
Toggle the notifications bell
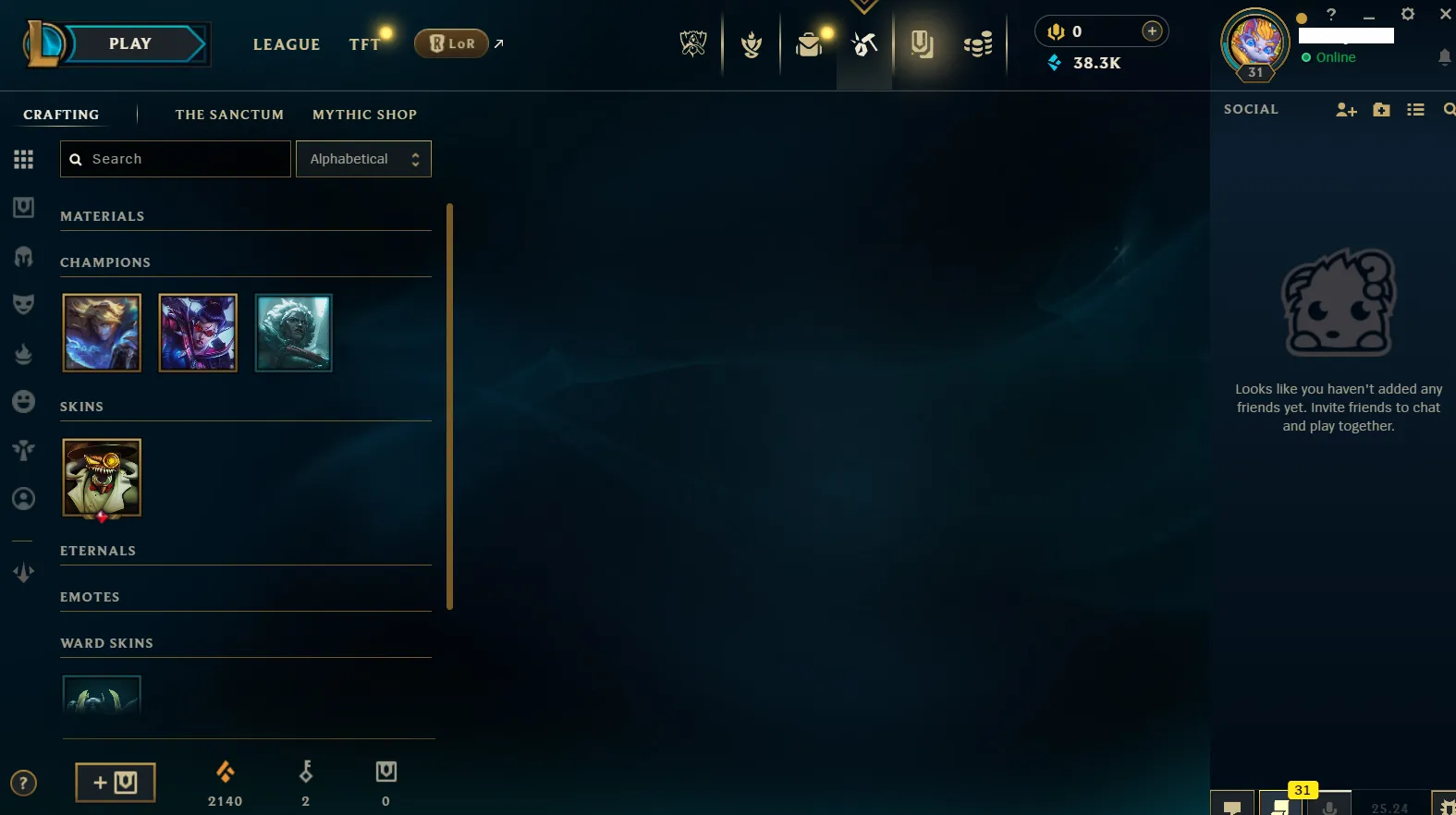pyautogui.click(x=1445, y=57)
